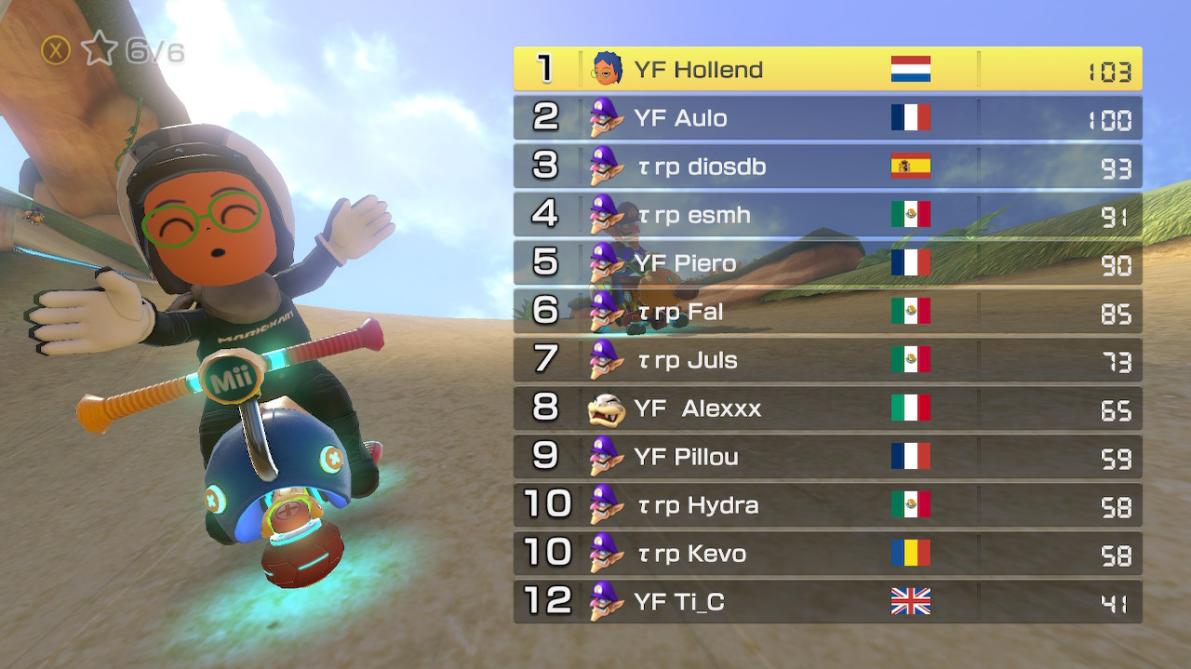Select YF Pillou in the list

coord(827,457)
